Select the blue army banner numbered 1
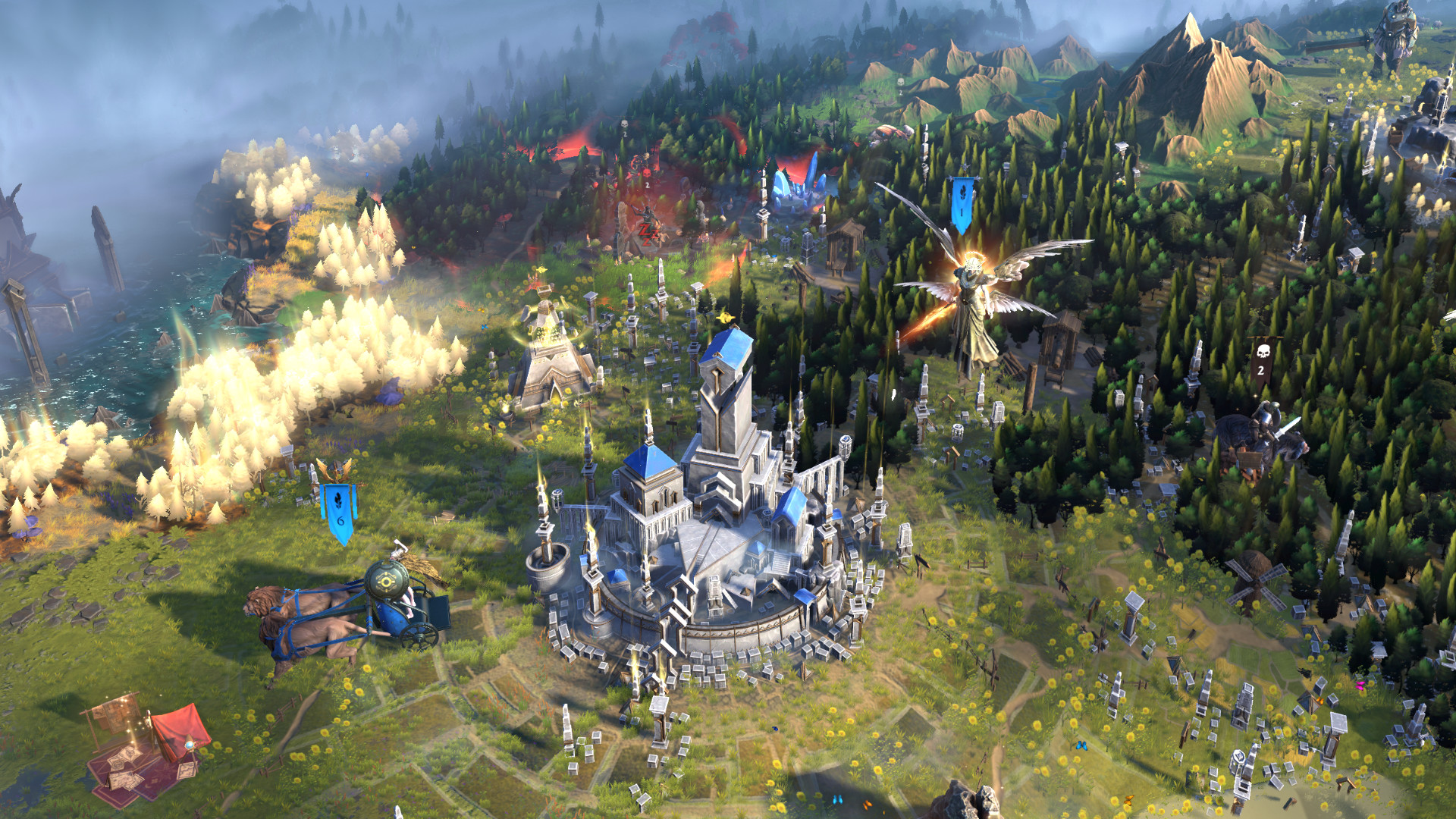Image resolution: width=1456 pixels, height=819 pixels. (962, 202)
